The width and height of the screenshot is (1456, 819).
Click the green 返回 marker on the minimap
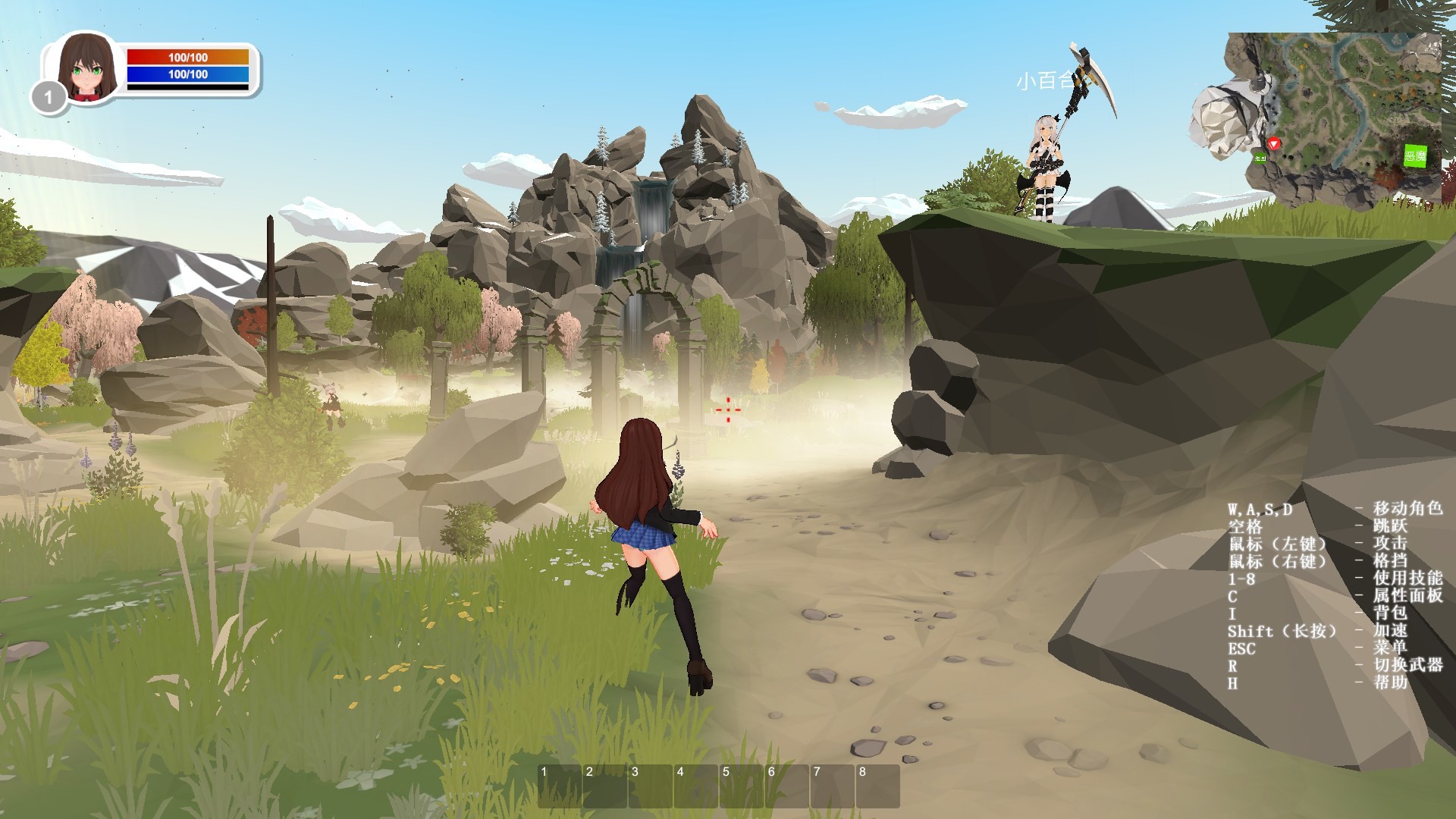click(x=1259, y=158)
